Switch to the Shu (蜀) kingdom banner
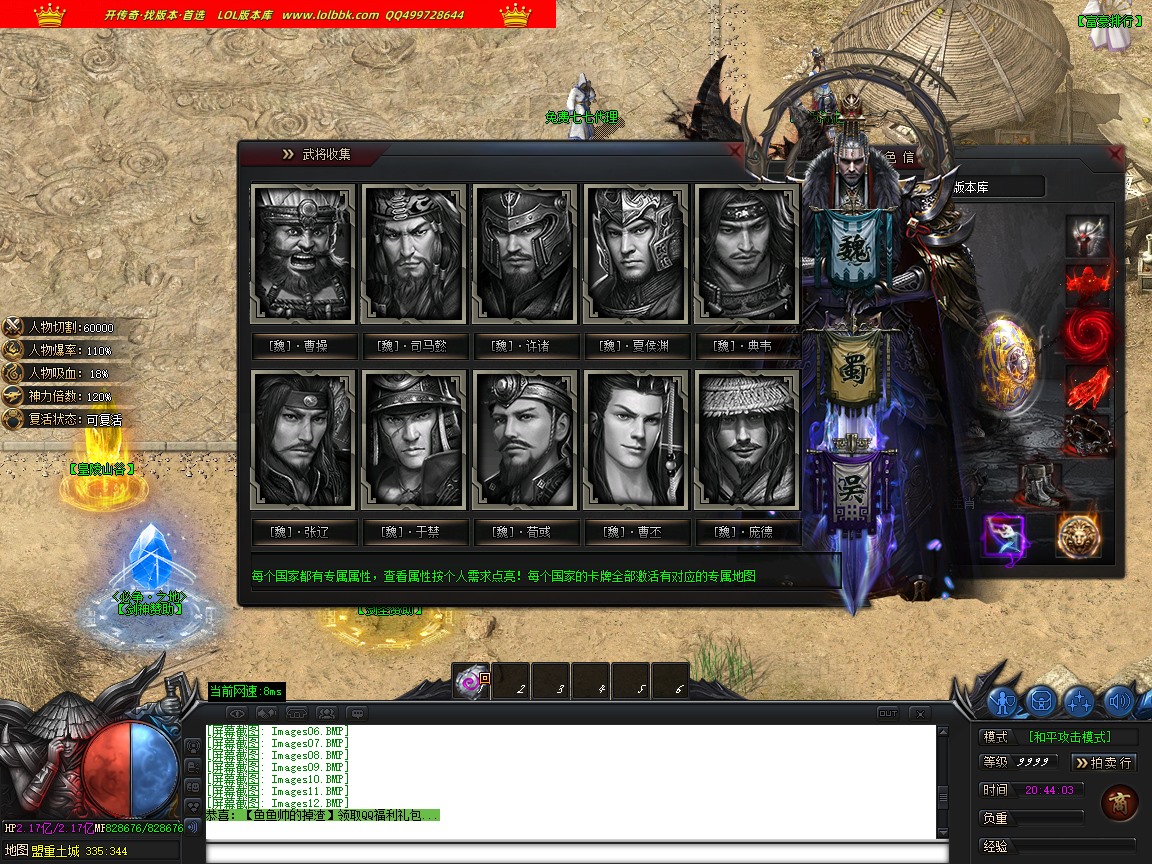1152x864 pixels. [853, 367]
